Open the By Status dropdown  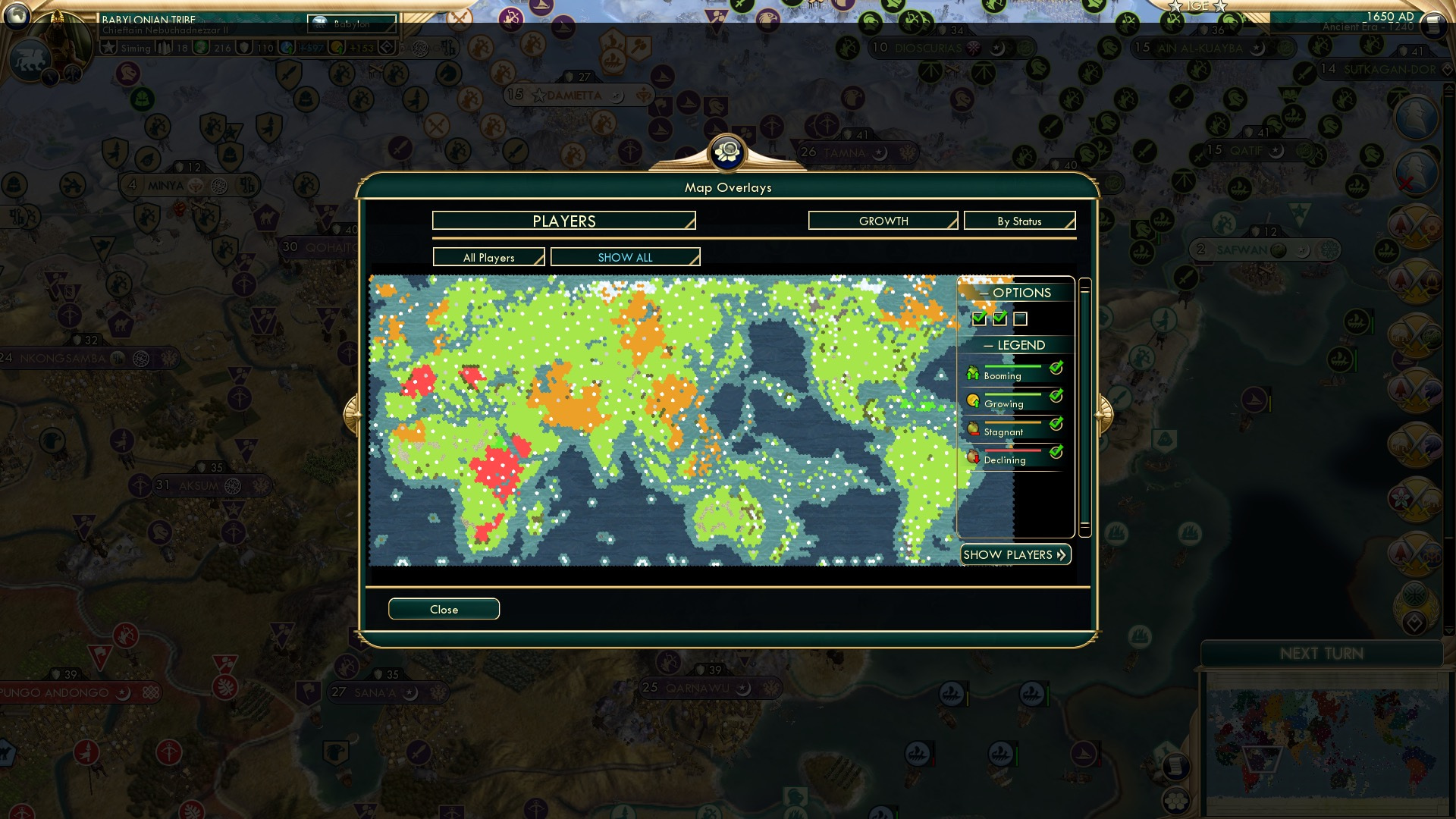coord(1019,221)
